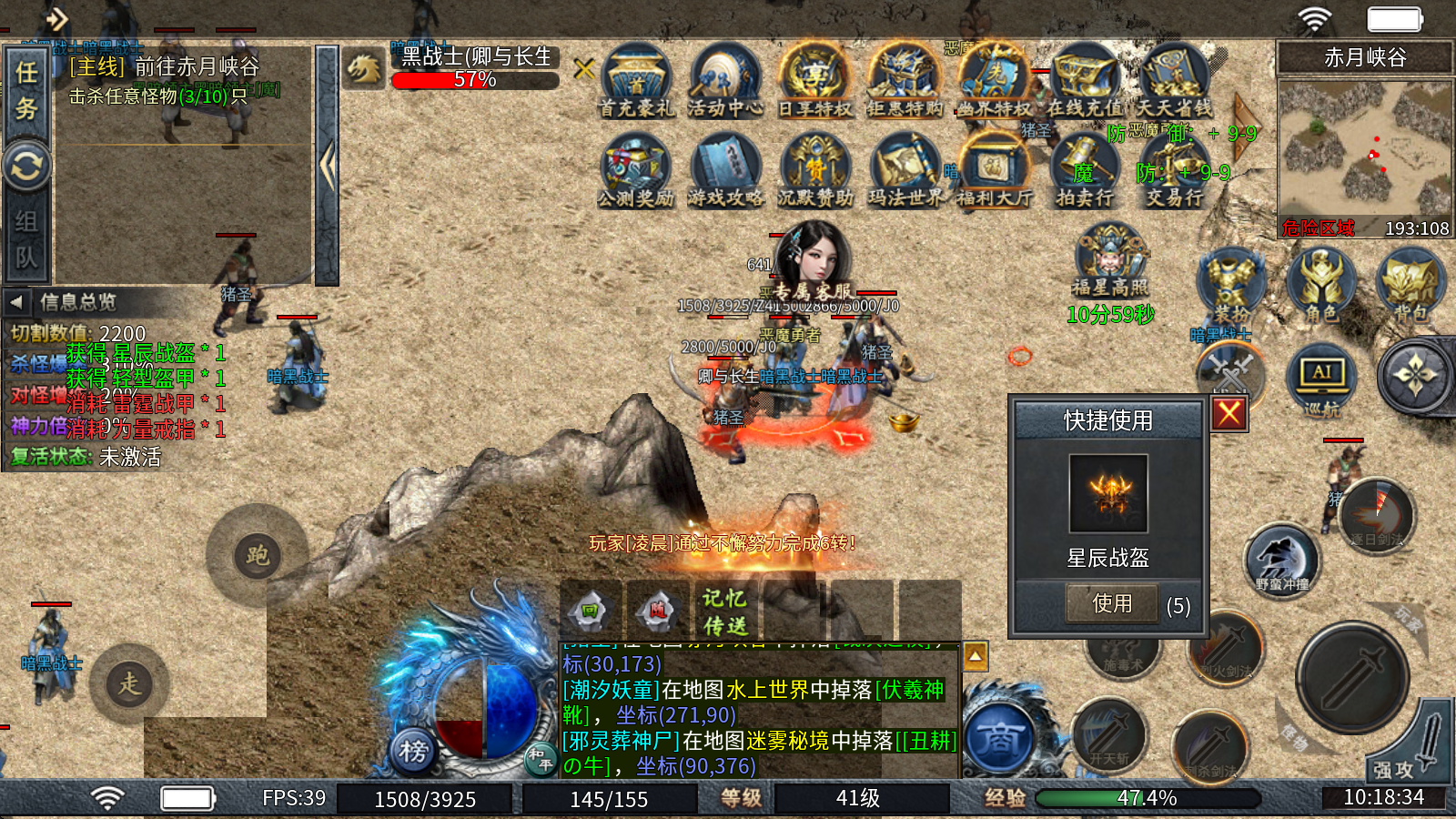1456x819 pixels.
Task: Use the 星辰战盔 quick-use item
Action: [1112, 603]
